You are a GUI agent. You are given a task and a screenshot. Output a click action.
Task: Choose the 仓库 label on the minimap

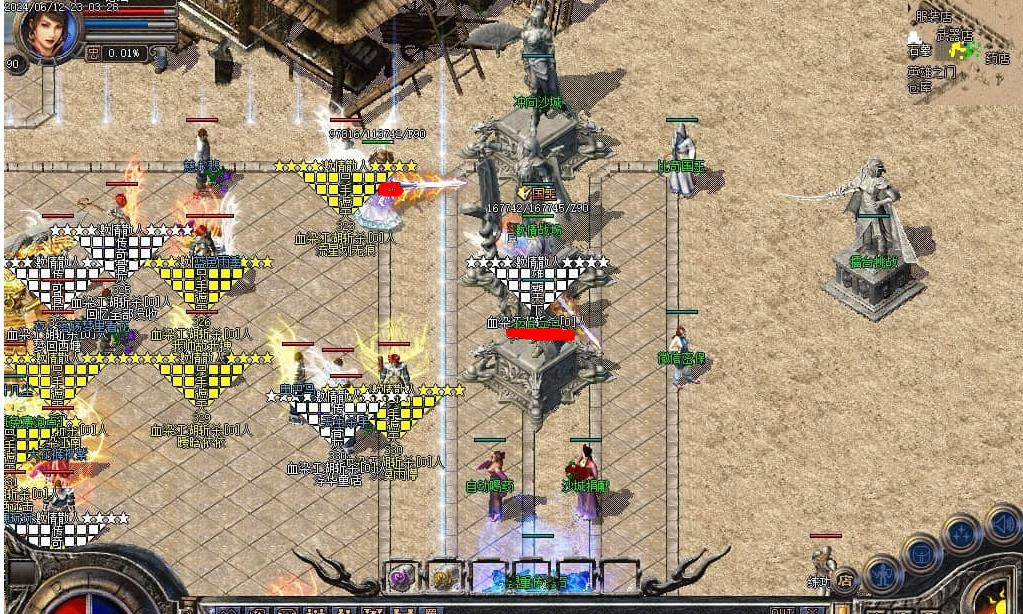click(920, 87)
